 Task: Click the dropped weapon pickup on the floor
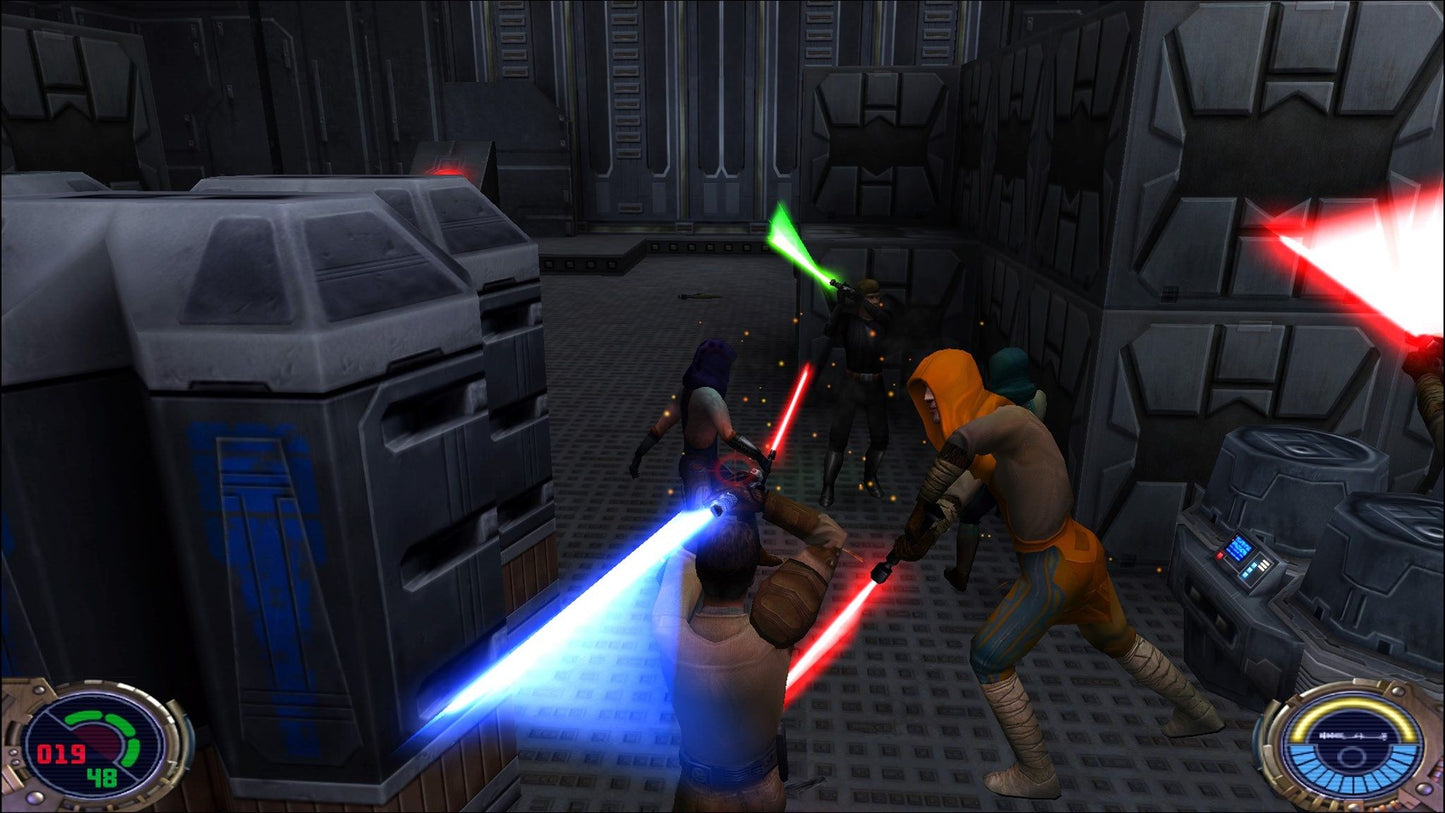coord(700,296)
